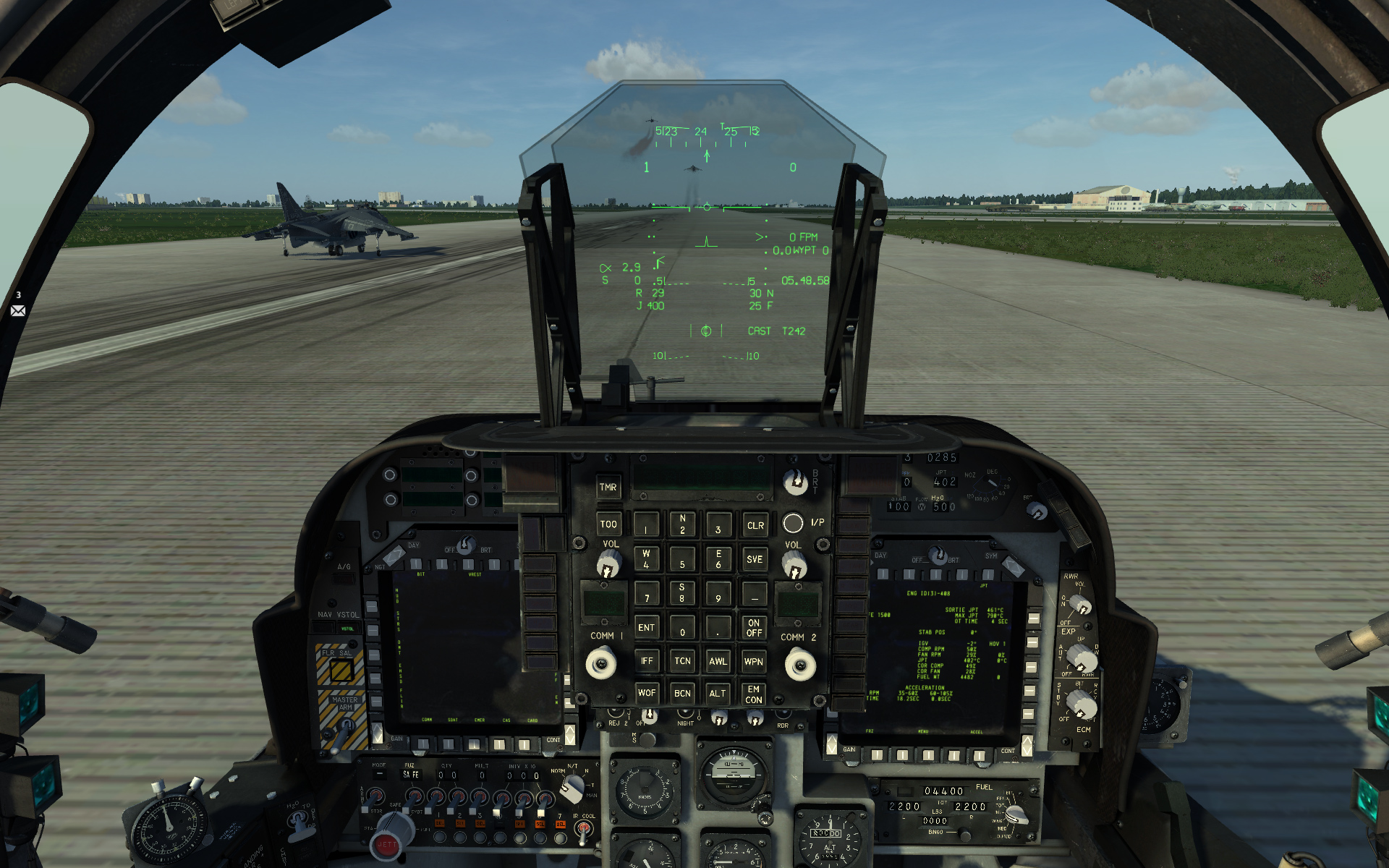Flip the N/T switch on the armament panel
This screenshot has height=868, width=1389.
click(x=574, y=788)
